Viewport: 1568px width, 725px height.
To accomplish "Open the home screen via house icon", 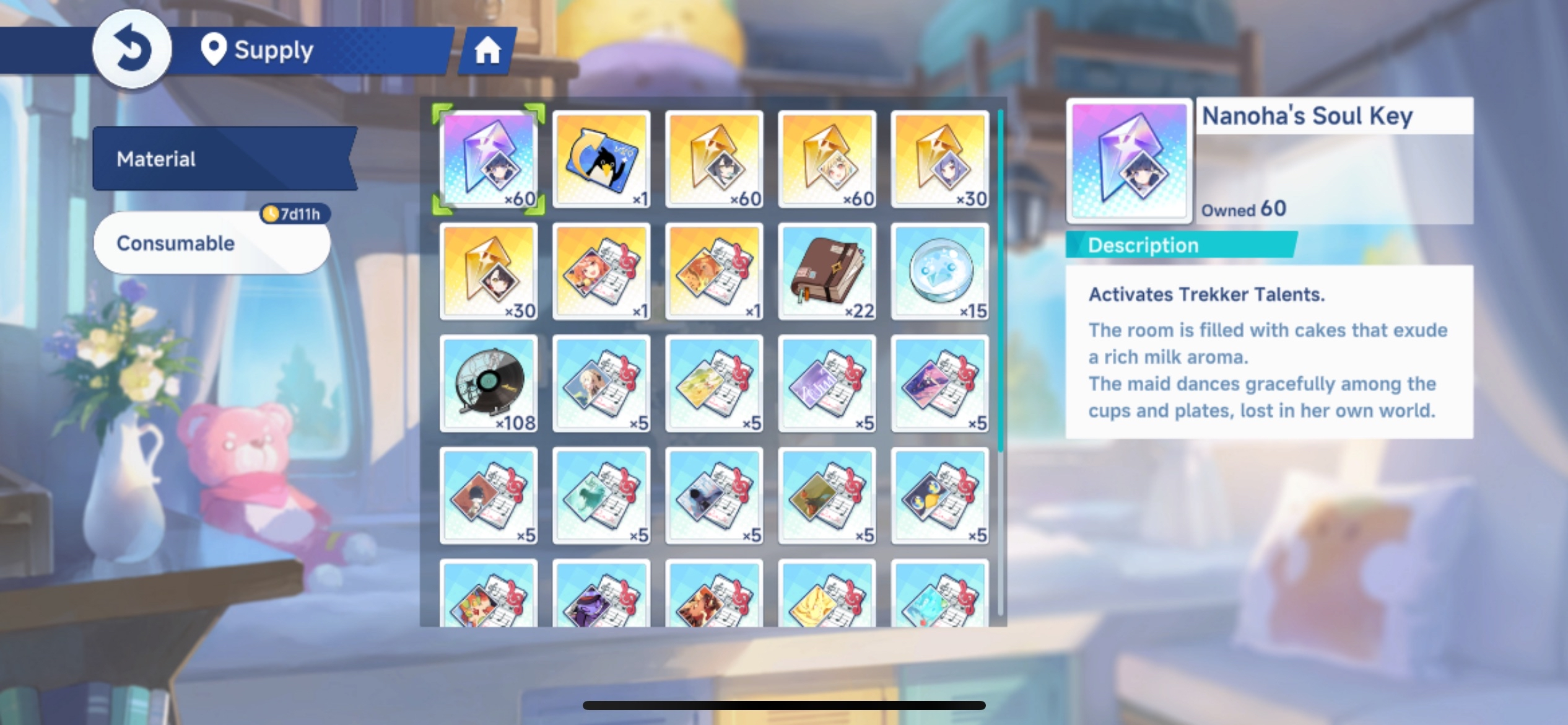I will (487, 51).
